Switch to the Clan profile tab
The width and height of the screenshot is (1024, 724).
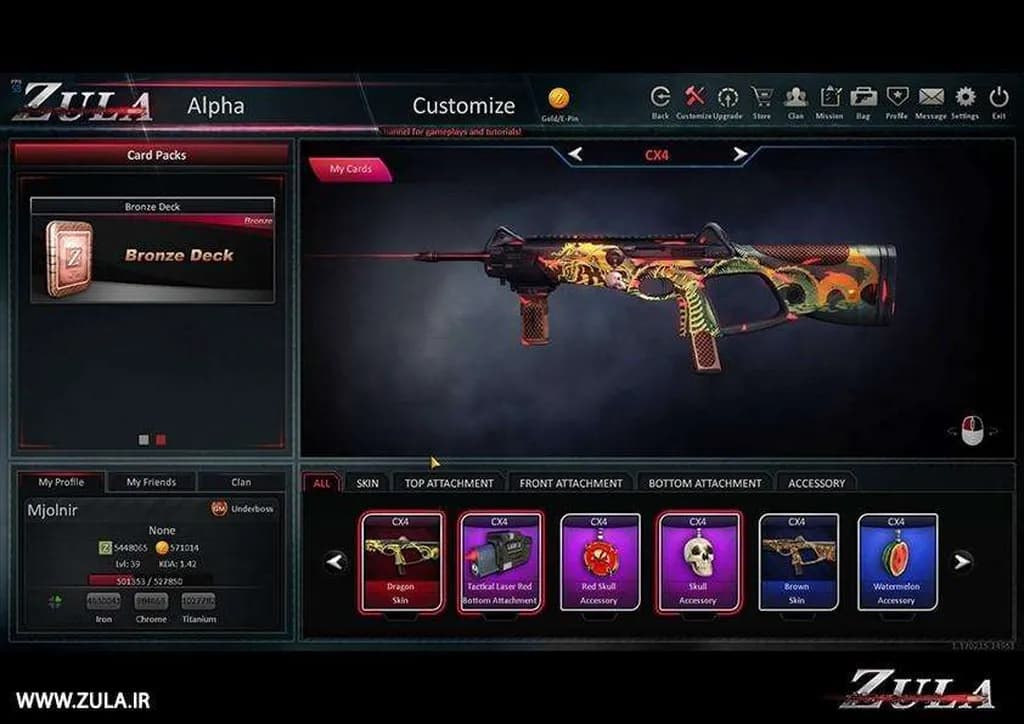pos(241,482)
